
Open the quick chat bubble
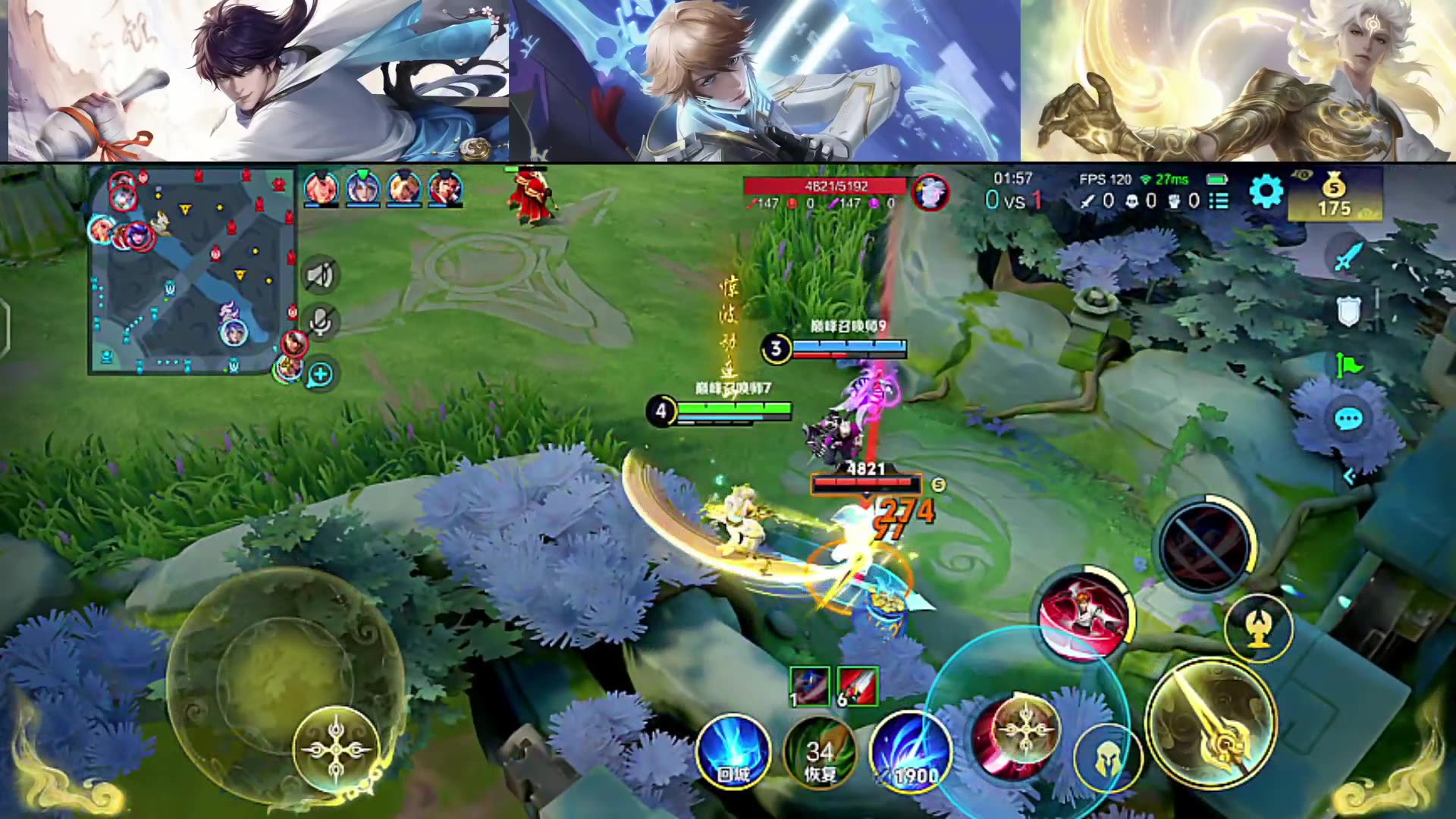coord(1348,419)
